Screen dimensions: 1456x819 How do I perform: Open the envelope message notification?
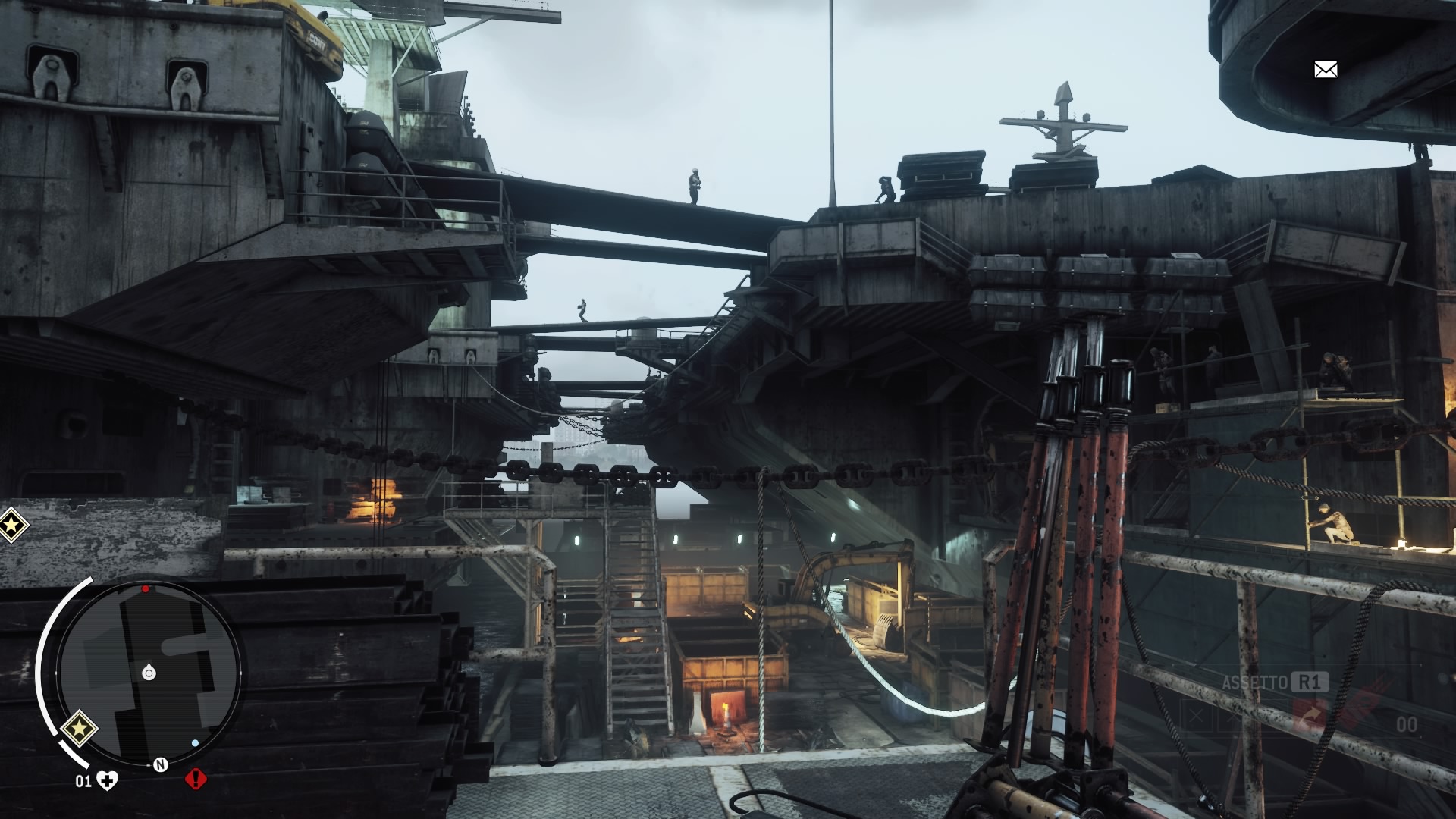click(1325, 70)
